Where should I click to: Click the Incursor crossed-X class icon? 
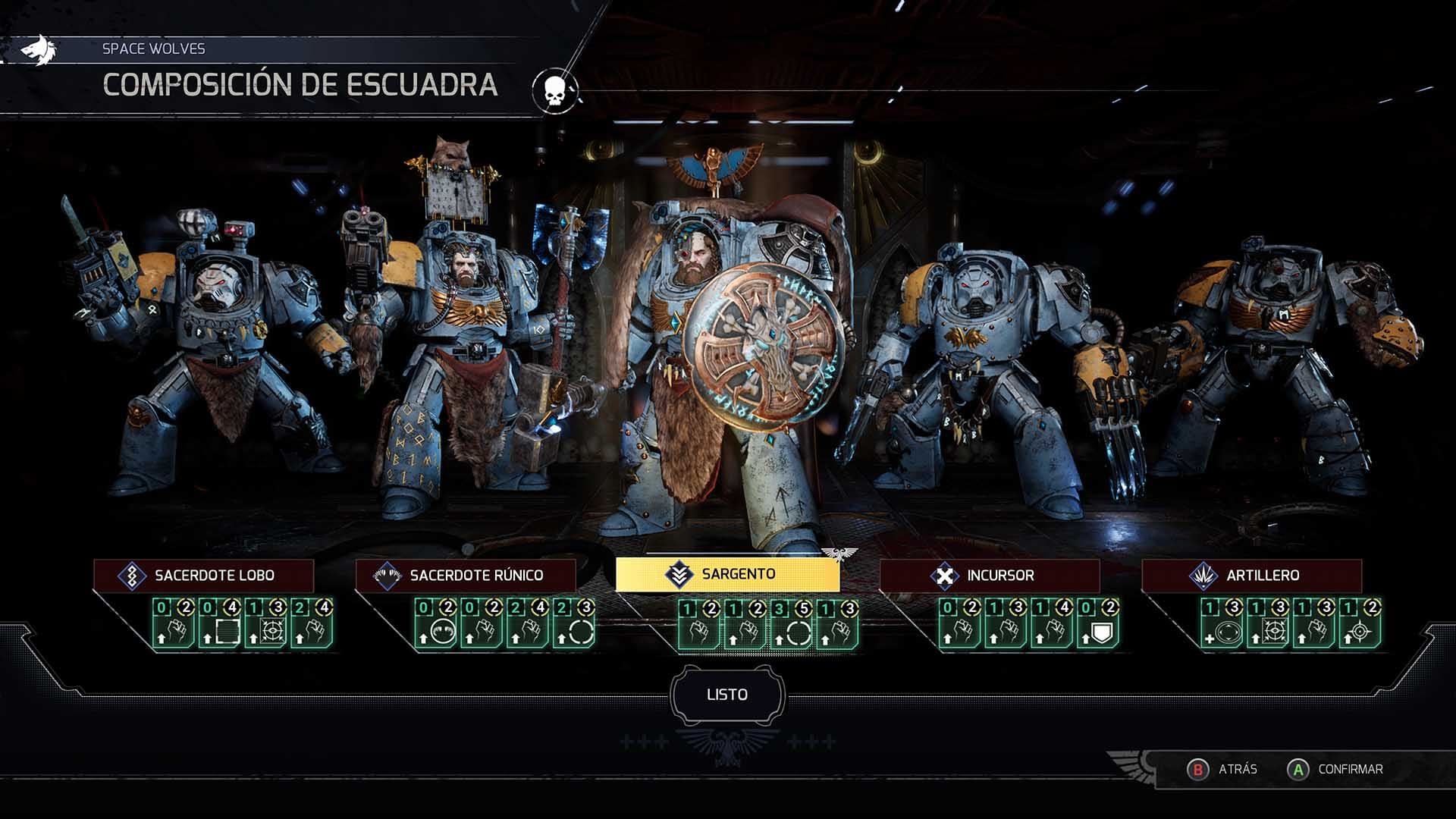[943, 576]
